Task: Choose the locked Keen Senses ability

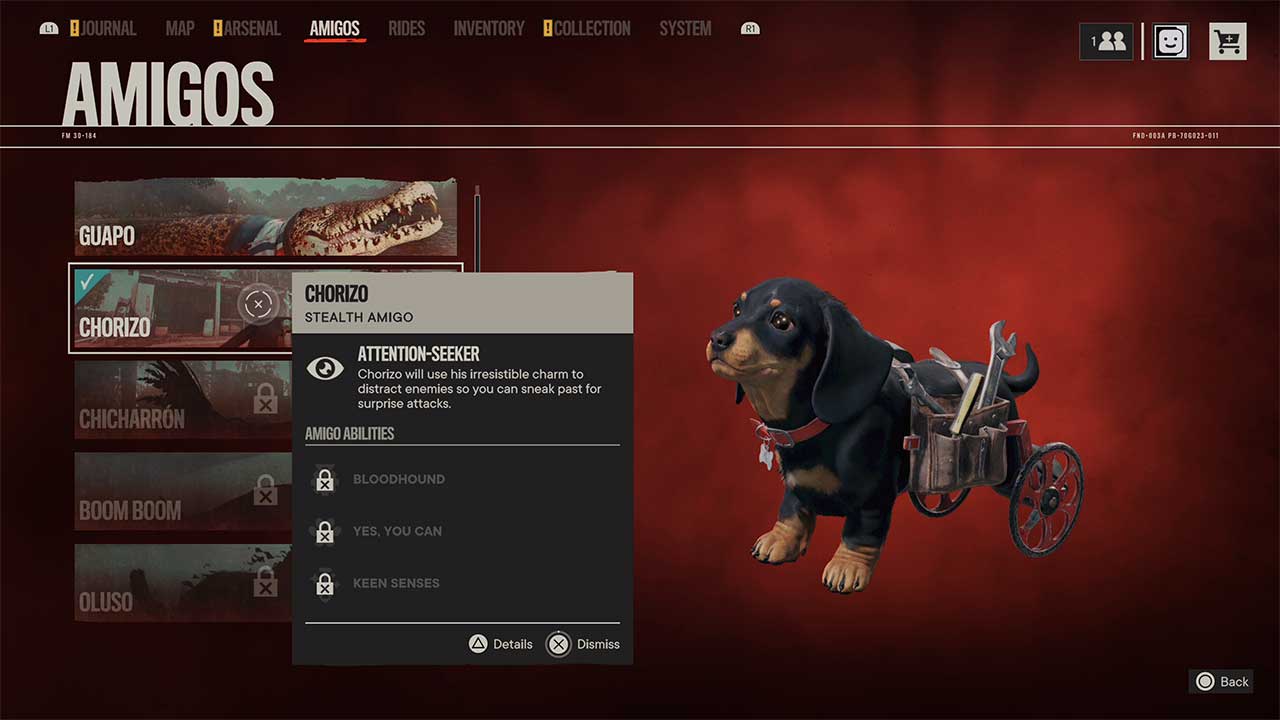Action: [396, 583]
